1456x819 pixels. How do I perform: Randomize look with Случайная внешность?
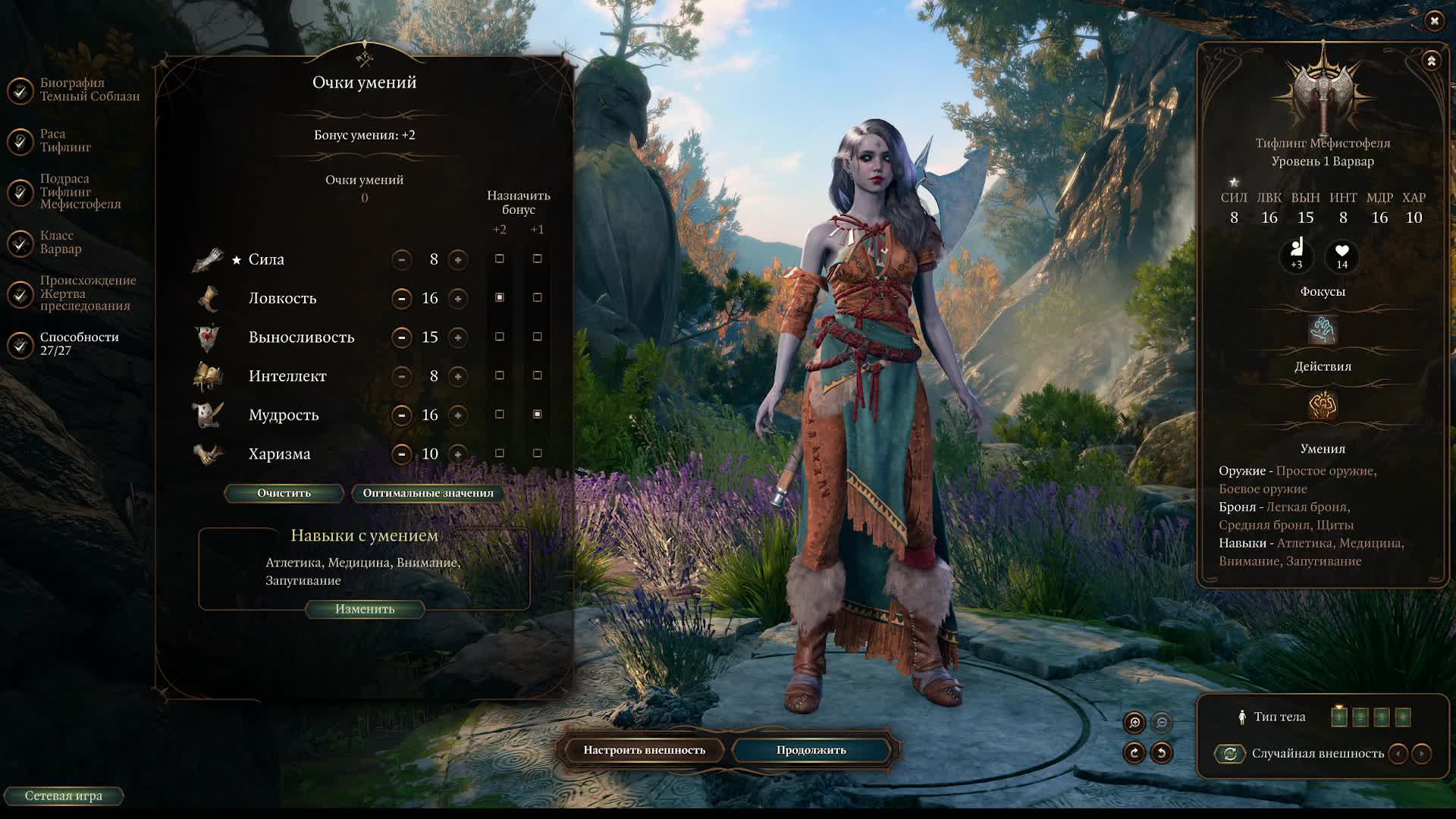[1230, 754]
